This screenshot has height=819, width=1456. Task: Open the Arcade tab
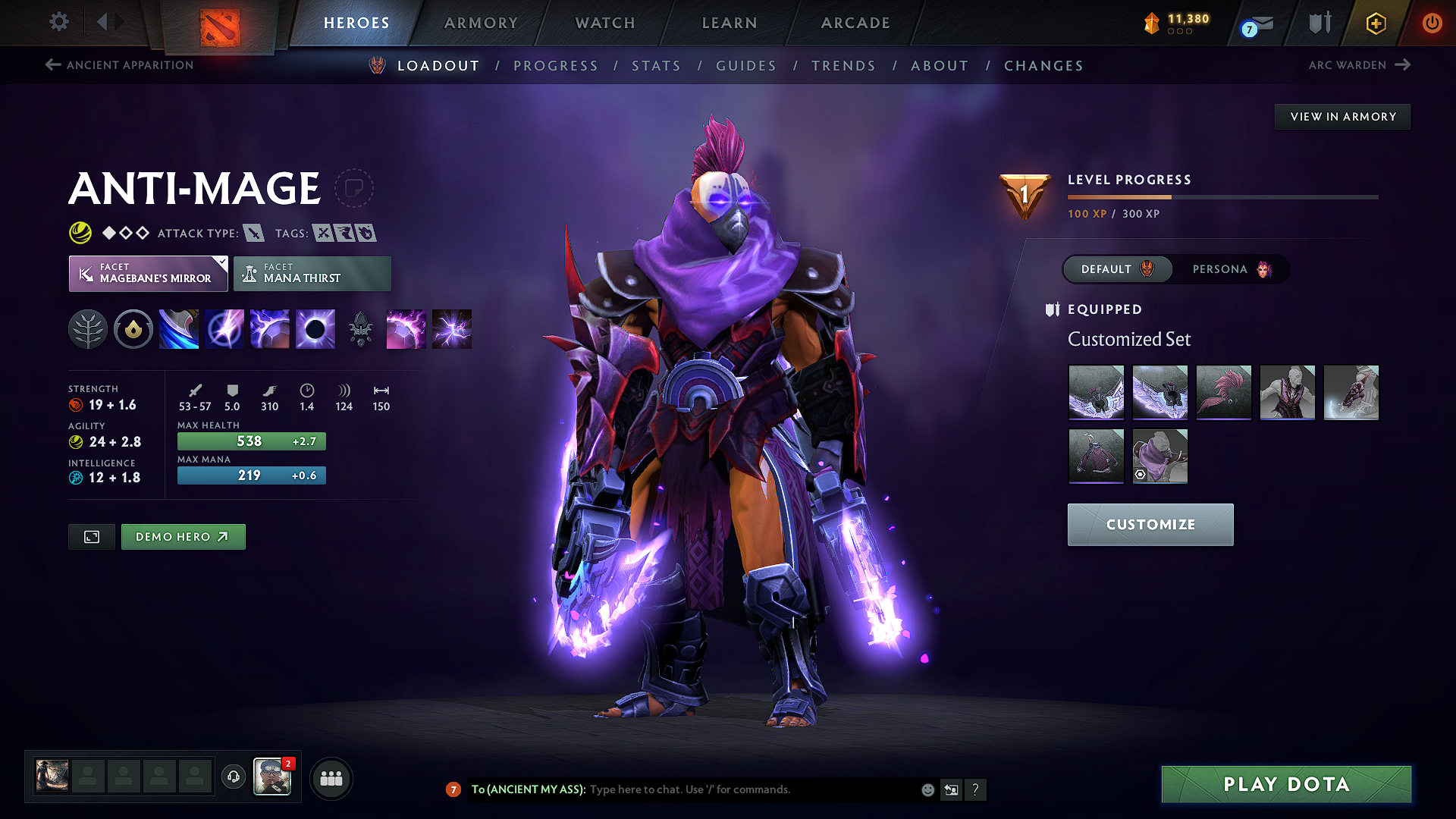855,23
